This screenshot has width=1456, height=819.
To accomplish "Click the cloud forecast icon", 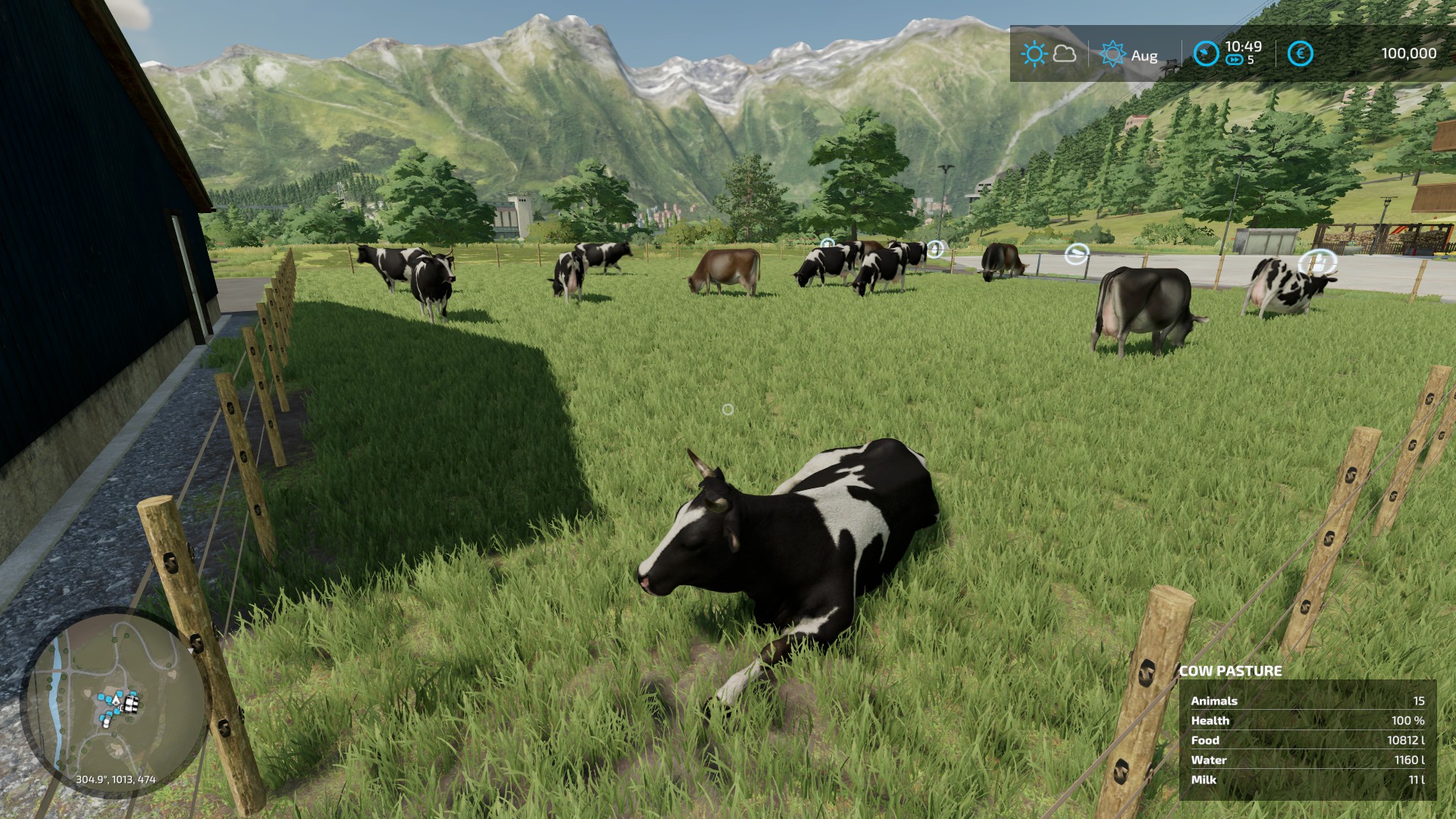I will 1065,54.
